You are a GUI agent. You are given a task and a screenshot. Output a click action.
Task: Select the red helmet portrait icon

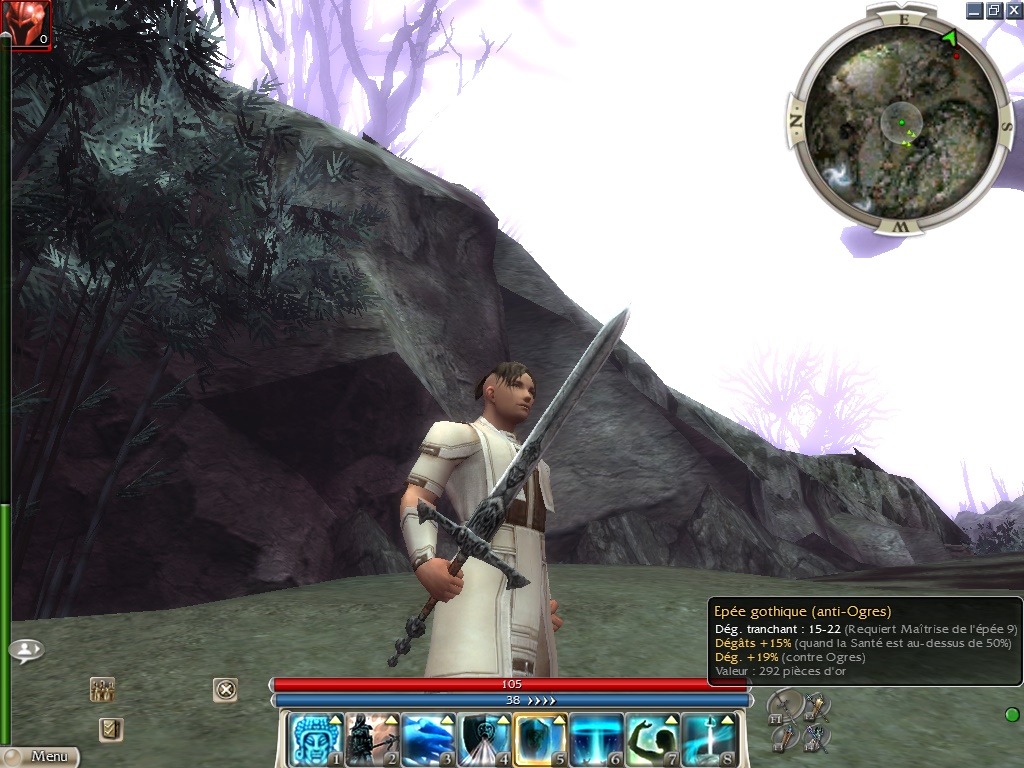coord(26,24)
